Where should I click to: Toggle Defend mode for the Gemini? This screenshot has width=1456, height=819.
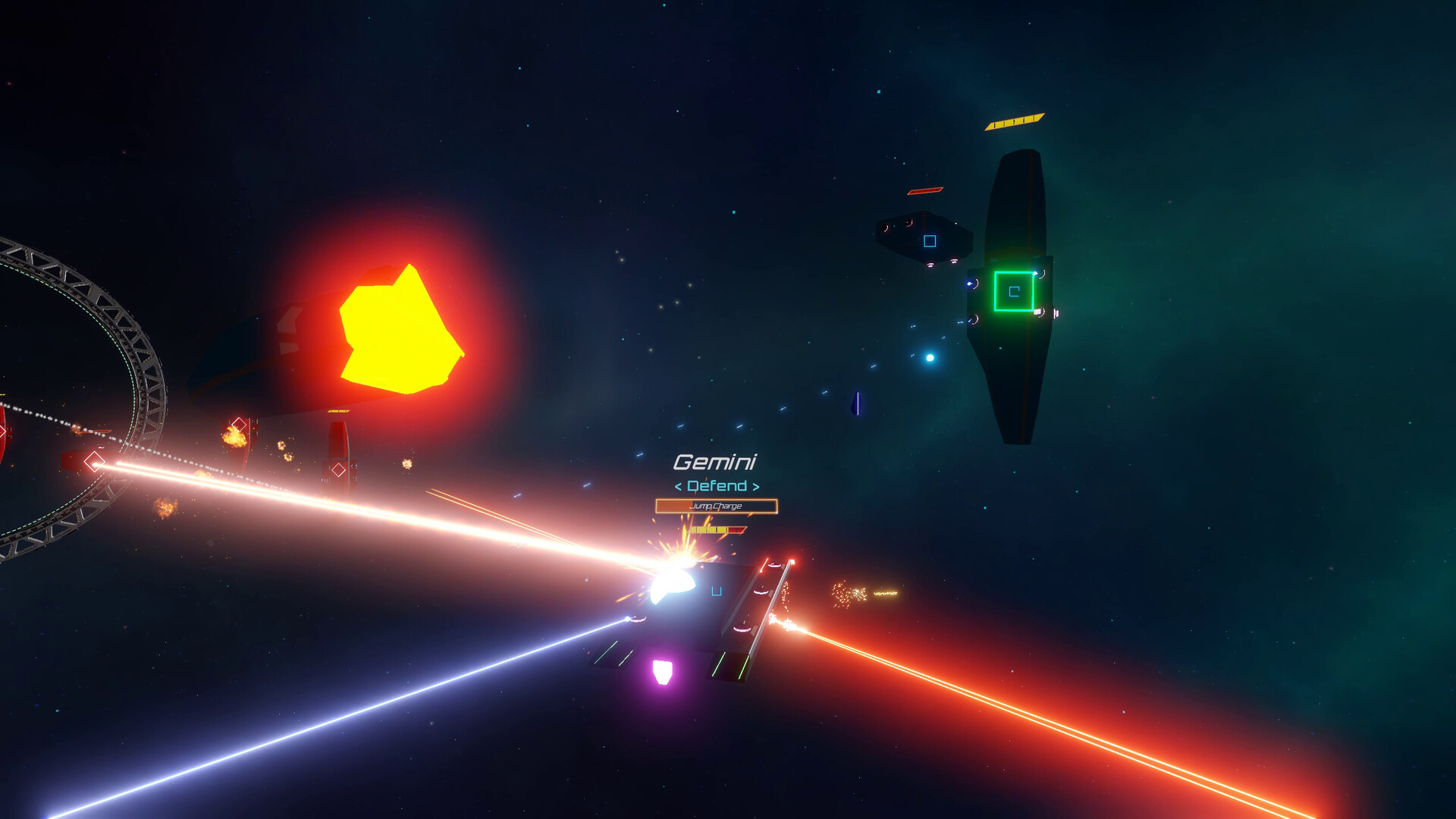click(716, 486)
